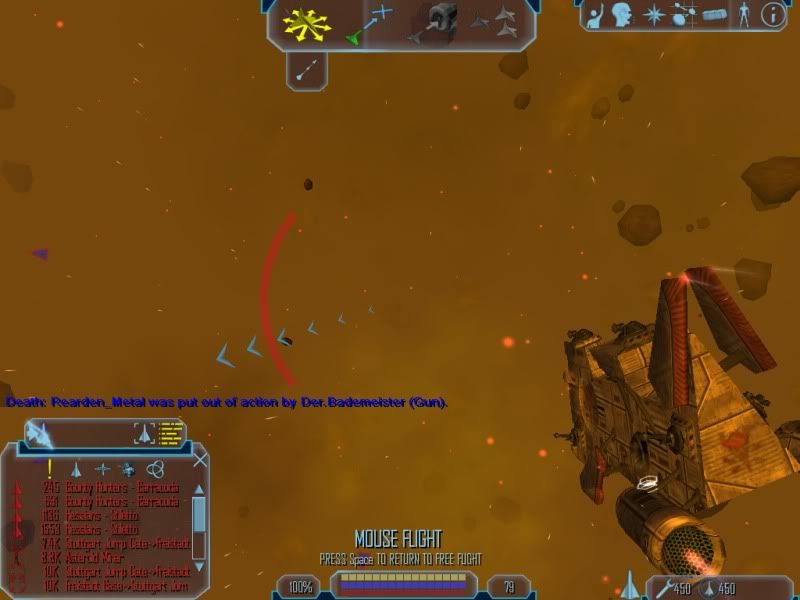Click the arrow icon below Free Flight
800x600 pixels.
307,68
